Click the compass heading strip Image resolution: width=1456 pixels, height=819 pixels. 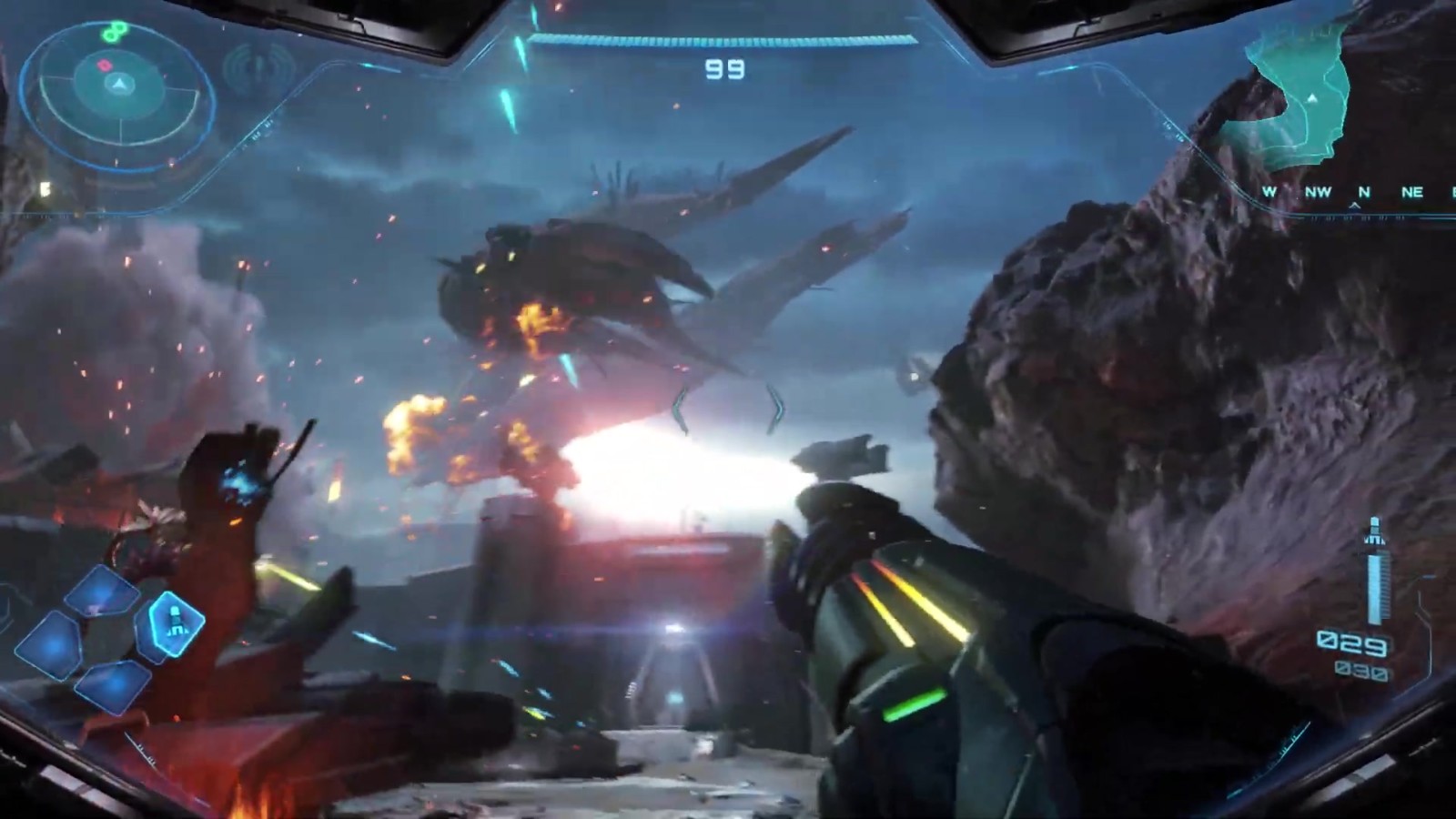pos(1356,193)
